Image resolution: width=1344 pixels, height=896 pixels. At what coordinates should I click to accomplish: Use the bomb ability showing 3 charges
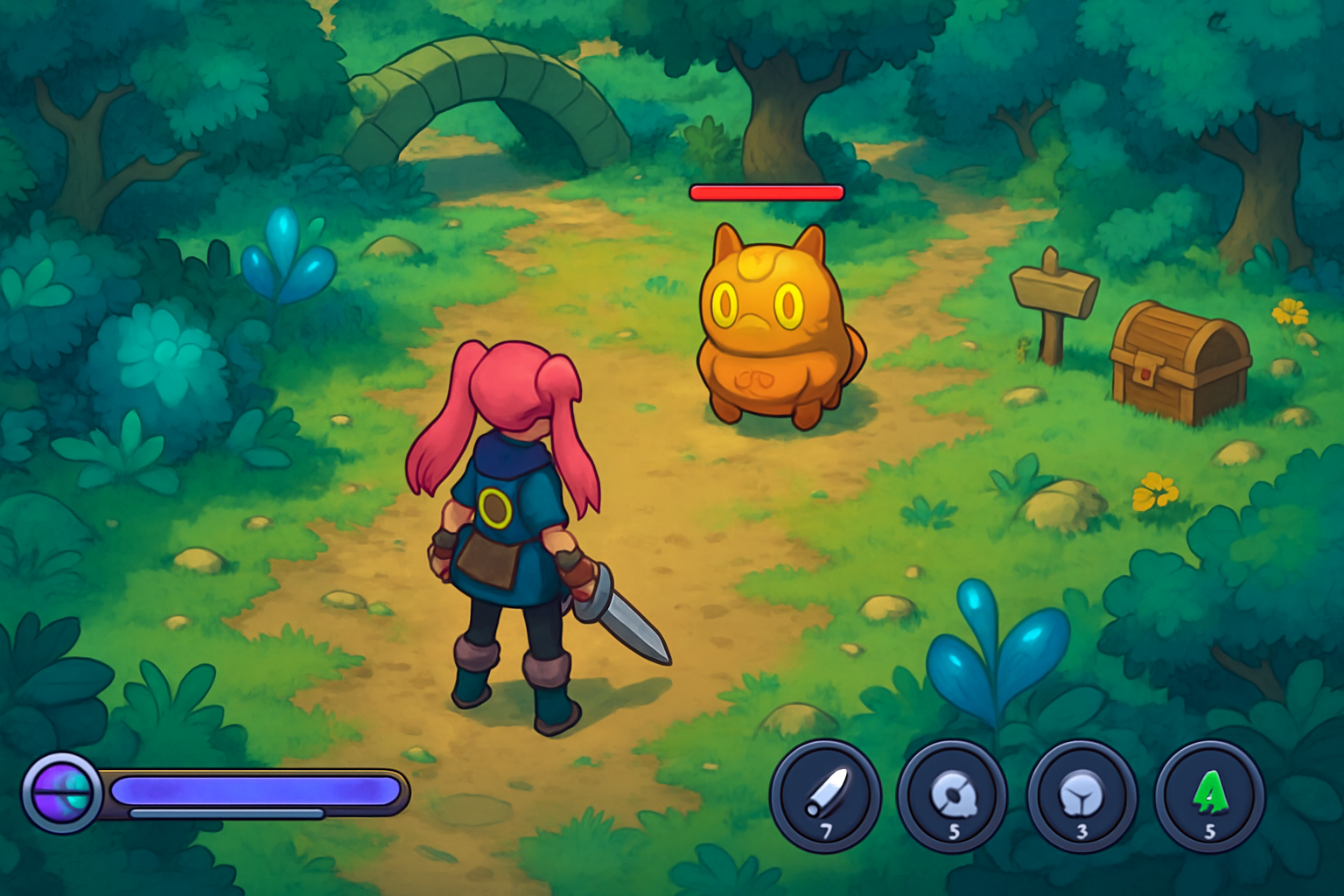tap(1082, 792)
